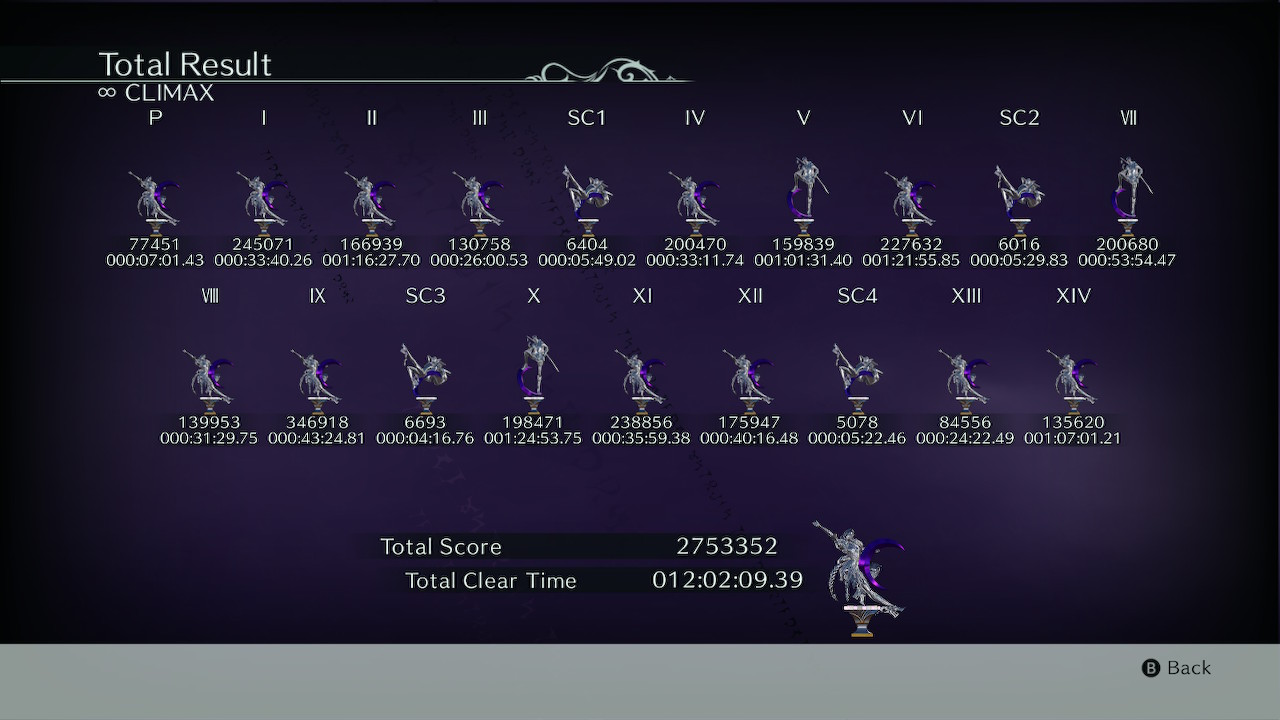Viewport: 1280px width, 720px height.
Task: Click the Chapter I trophy figure
Action: (x=262, y=195)
